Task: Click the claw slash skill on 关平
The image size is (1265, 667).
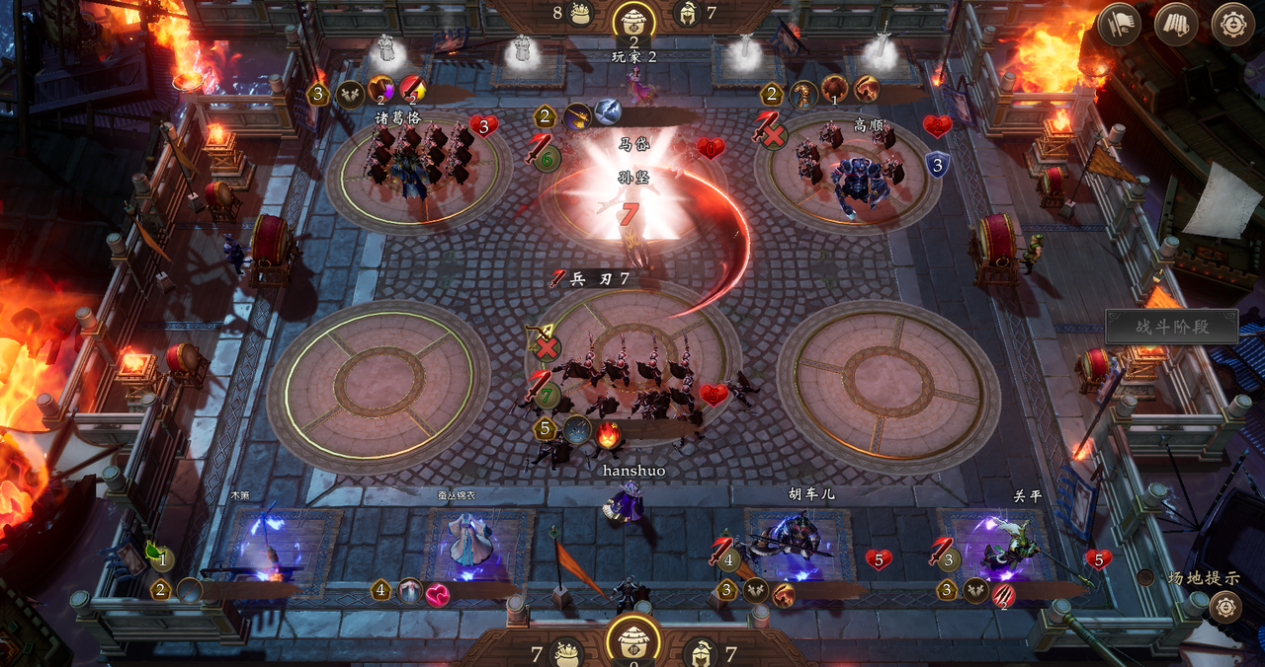Action: tap(1003, 594)
